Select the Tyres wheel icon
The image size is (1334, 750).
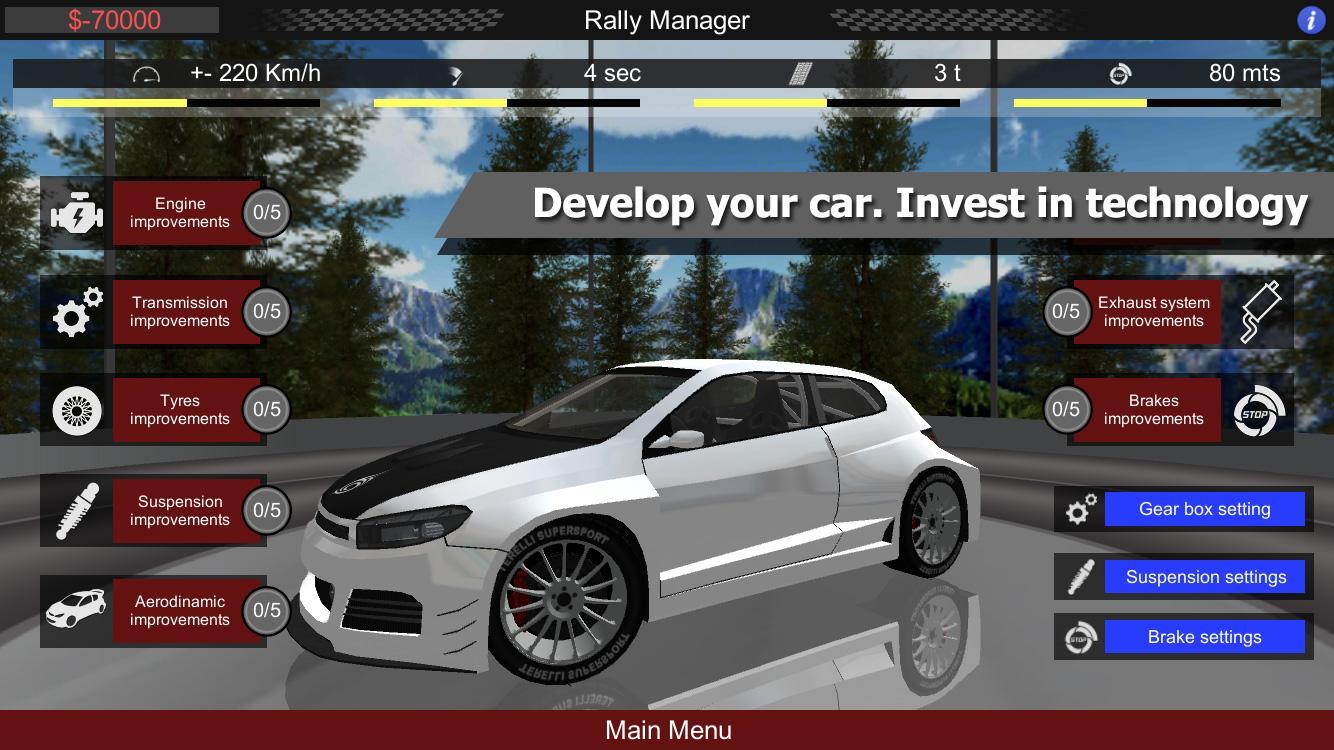pyautogui.click(x=75, y=410)
